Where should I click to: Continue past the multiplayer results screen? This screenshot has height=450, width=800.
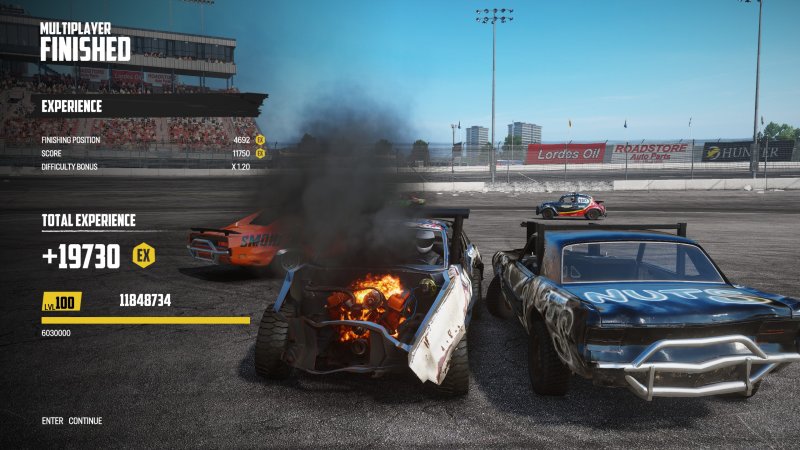[84, 421]
